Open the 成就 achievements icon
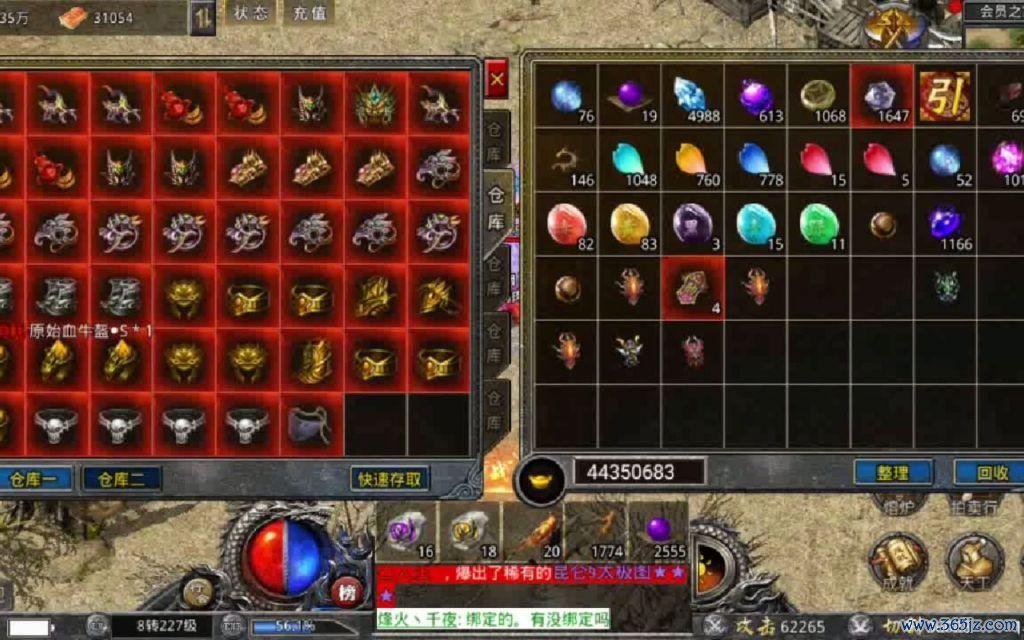The image size is (1024, 640). pyautogui.click(x=895, y=560)
